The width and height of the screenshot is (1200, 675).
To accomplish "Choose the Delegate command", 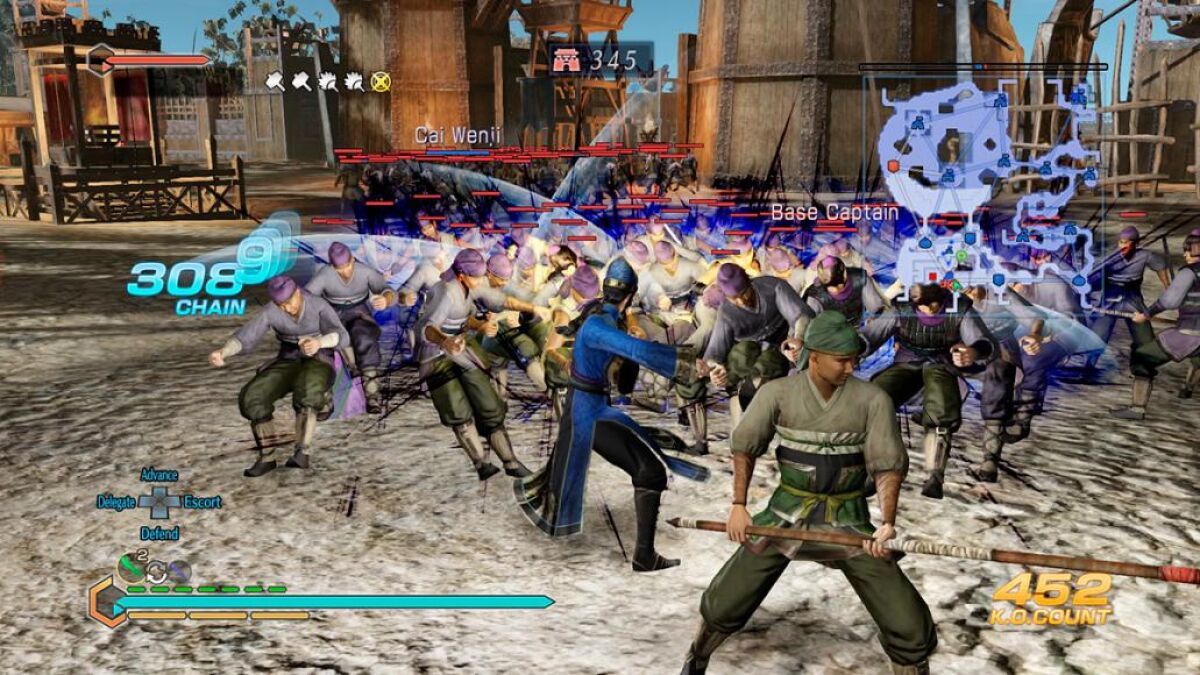I will pos(116,502).
